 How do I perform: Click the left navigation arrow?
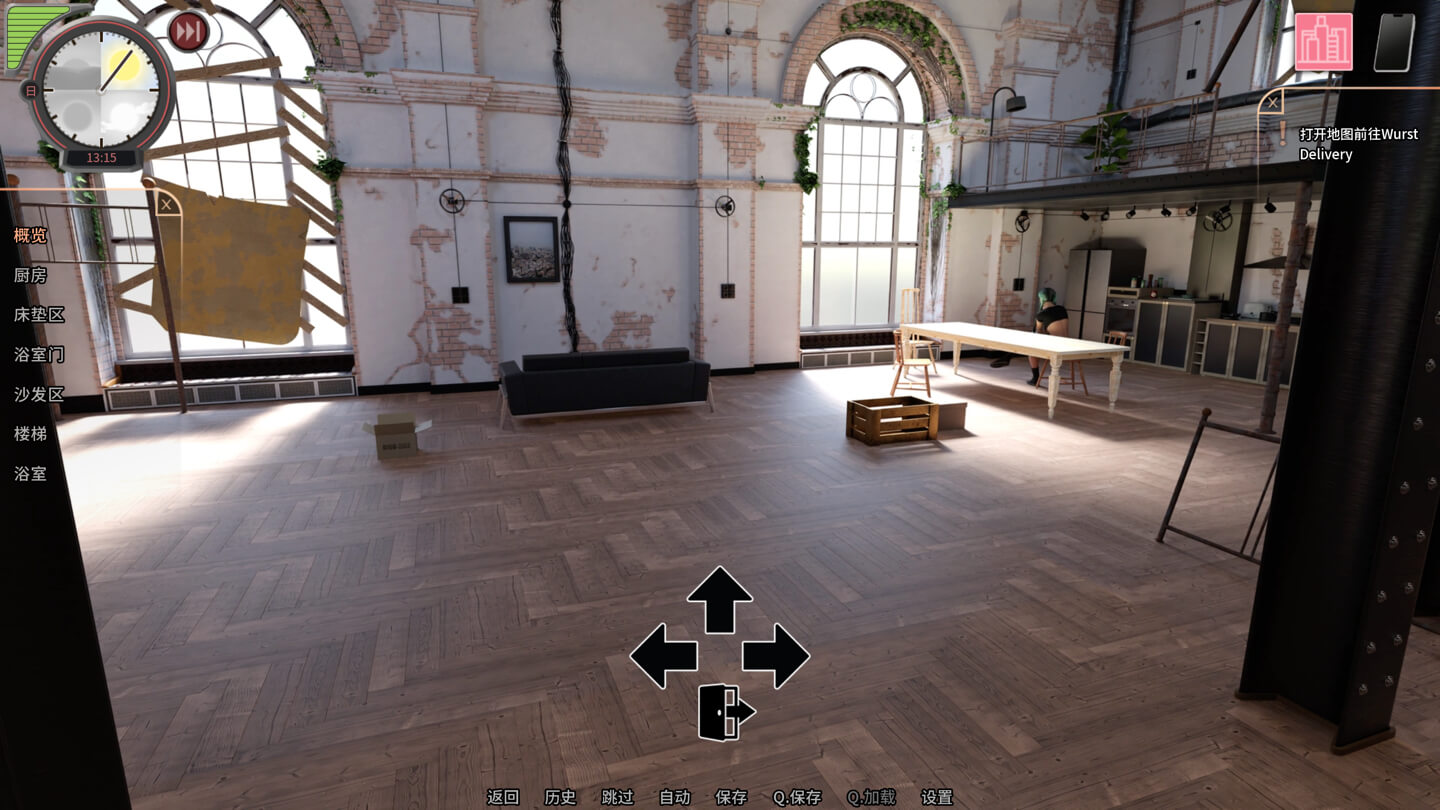[x=663, y=656]
